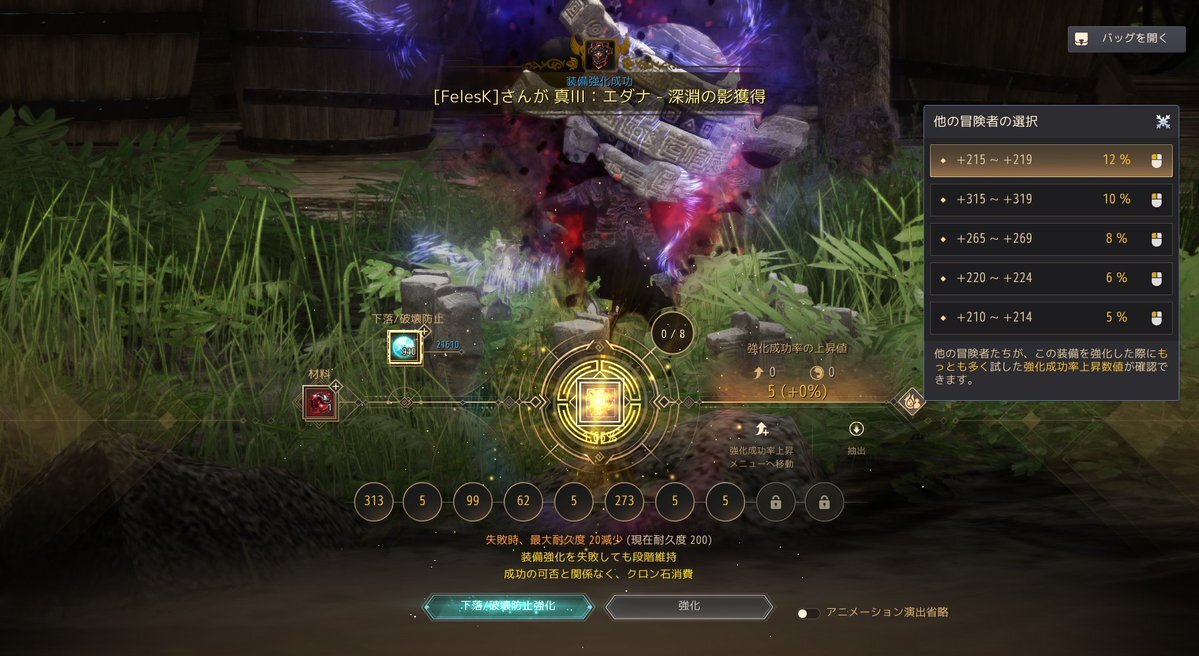Choose the +210 ~ +214 5% row
This screenshot has height=656, width=1199.
click(x=1051, y=318)
